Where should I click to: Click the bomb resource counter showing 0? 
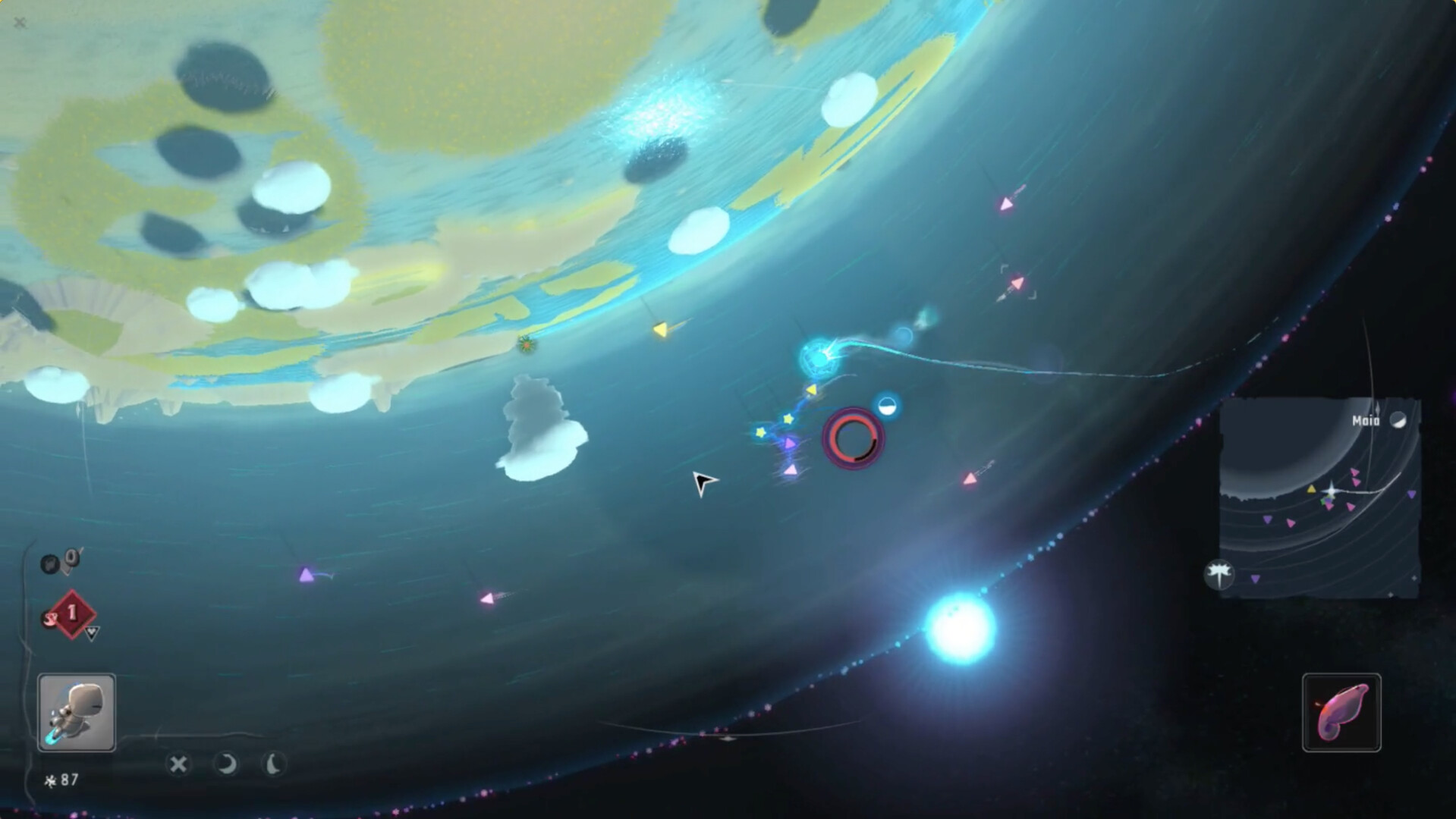pos(59,561)
